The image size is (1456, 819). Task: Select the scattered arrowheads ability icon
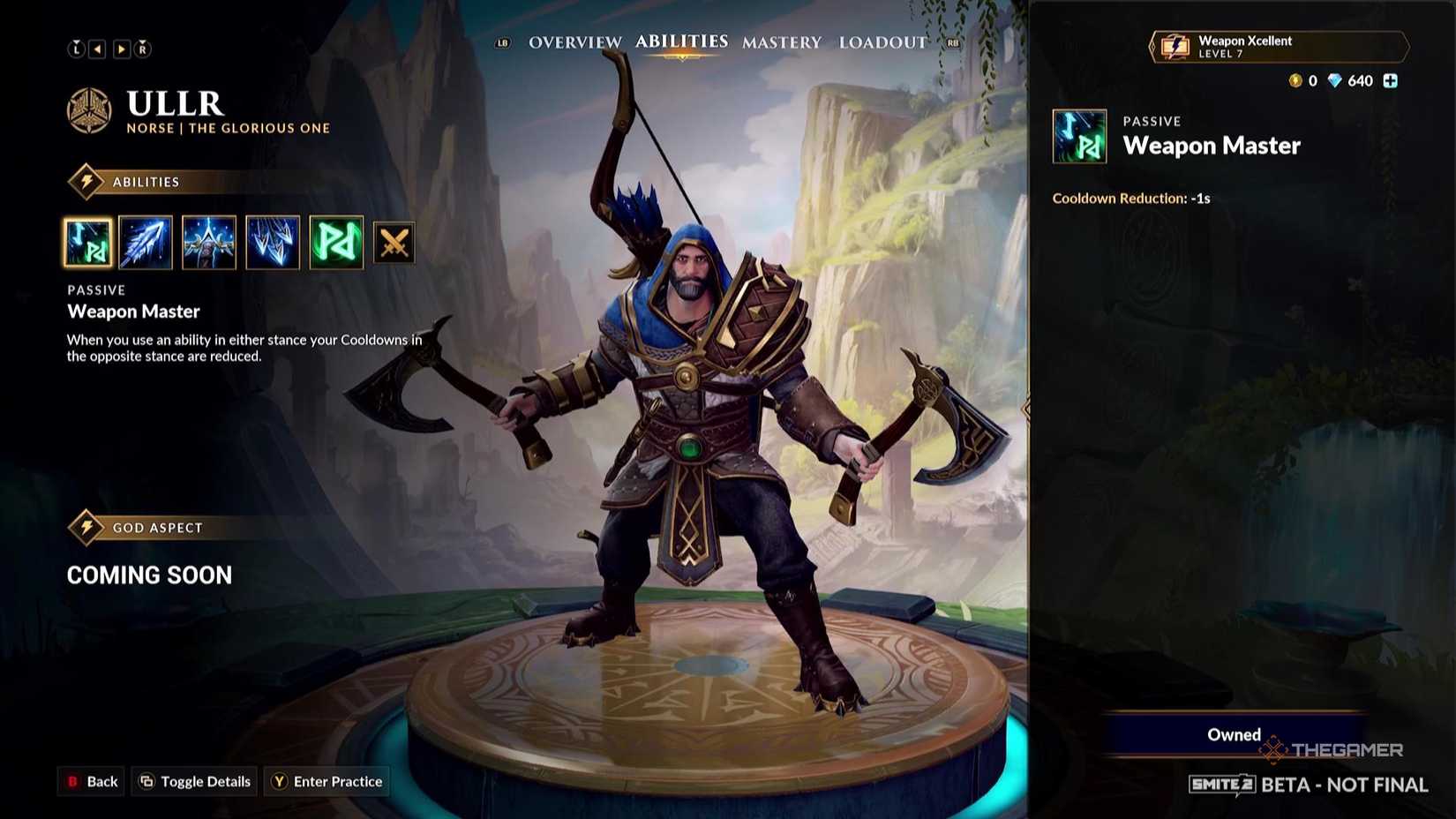coord(273,243)
